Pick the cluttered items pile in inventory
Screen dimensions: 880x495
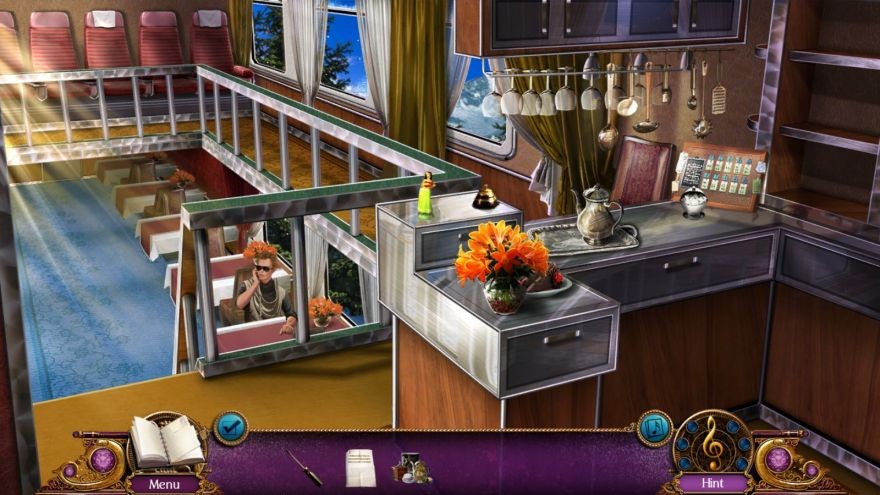pyautogui.click(x=412, y=467)
